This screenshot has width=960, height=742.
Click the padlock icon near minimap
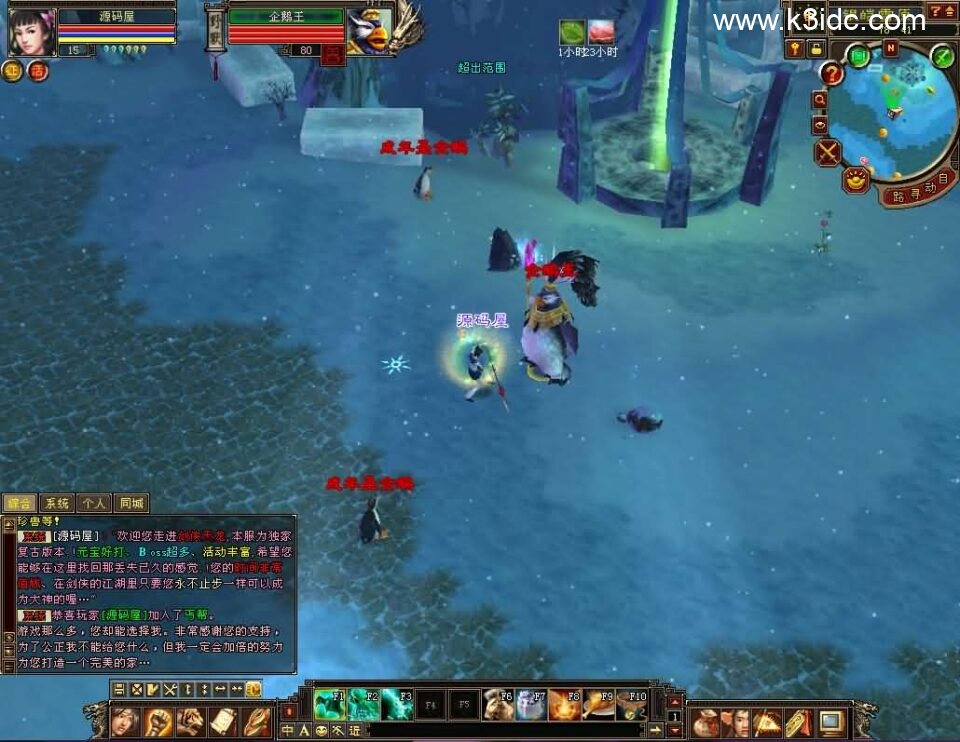pos(817,48)
